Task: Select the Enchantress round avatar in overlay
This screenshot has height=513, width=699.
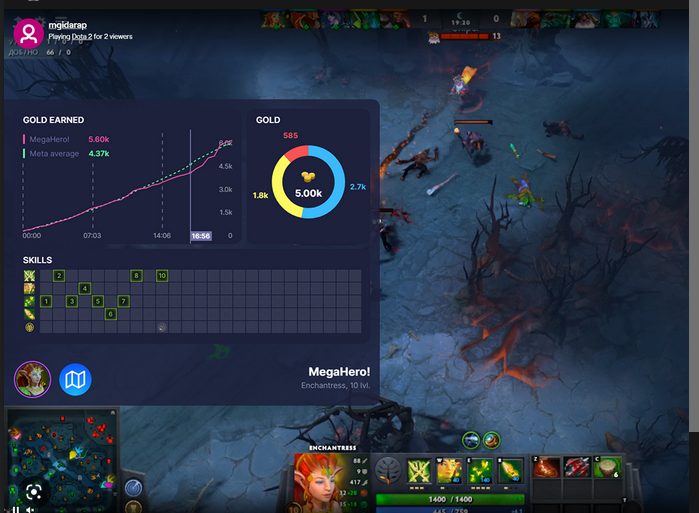Action: click(32, 380)
